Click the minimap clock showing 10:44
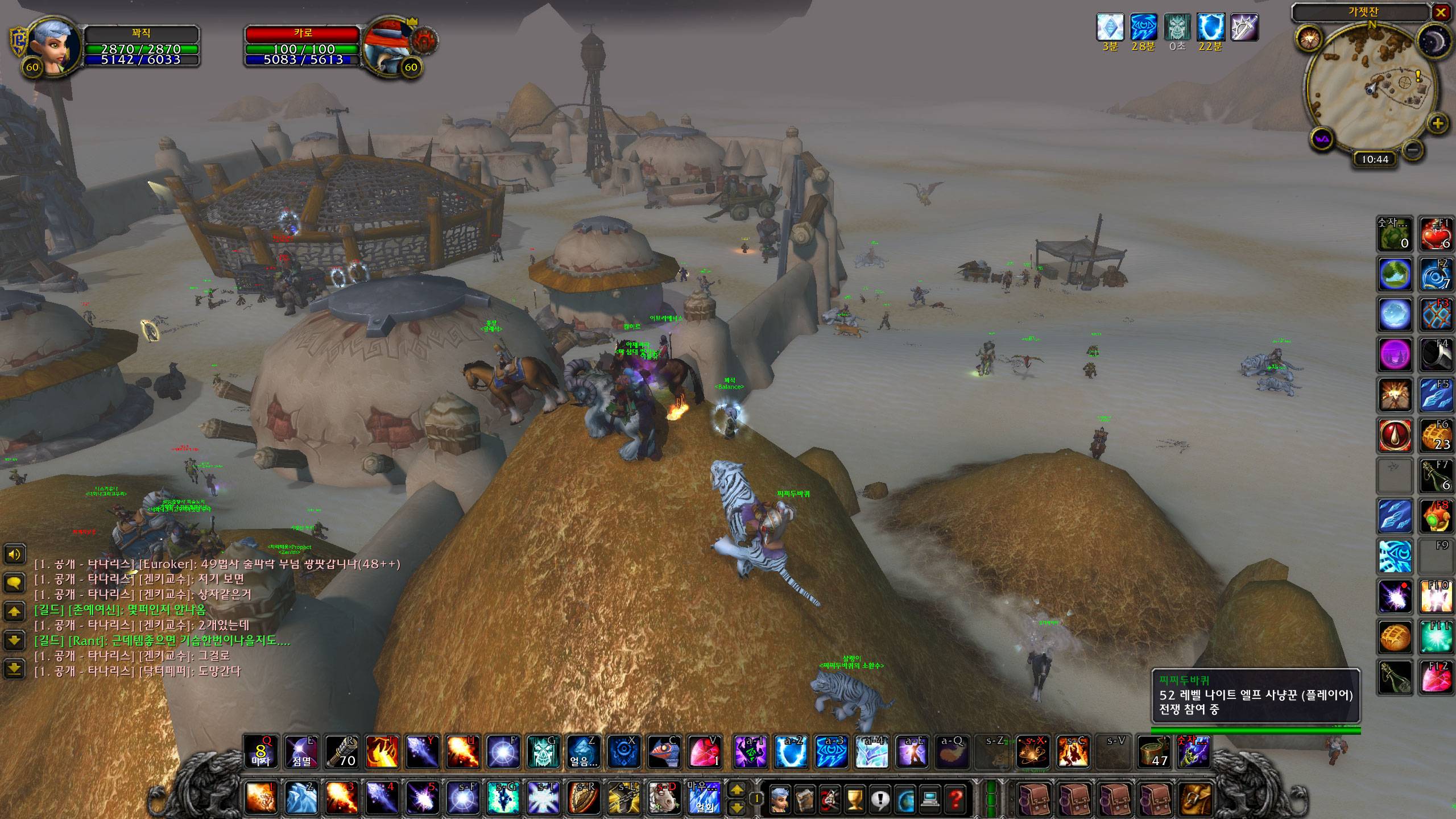The width and height of the screenshot is (1456, 819). click(x=1375, y=159)
